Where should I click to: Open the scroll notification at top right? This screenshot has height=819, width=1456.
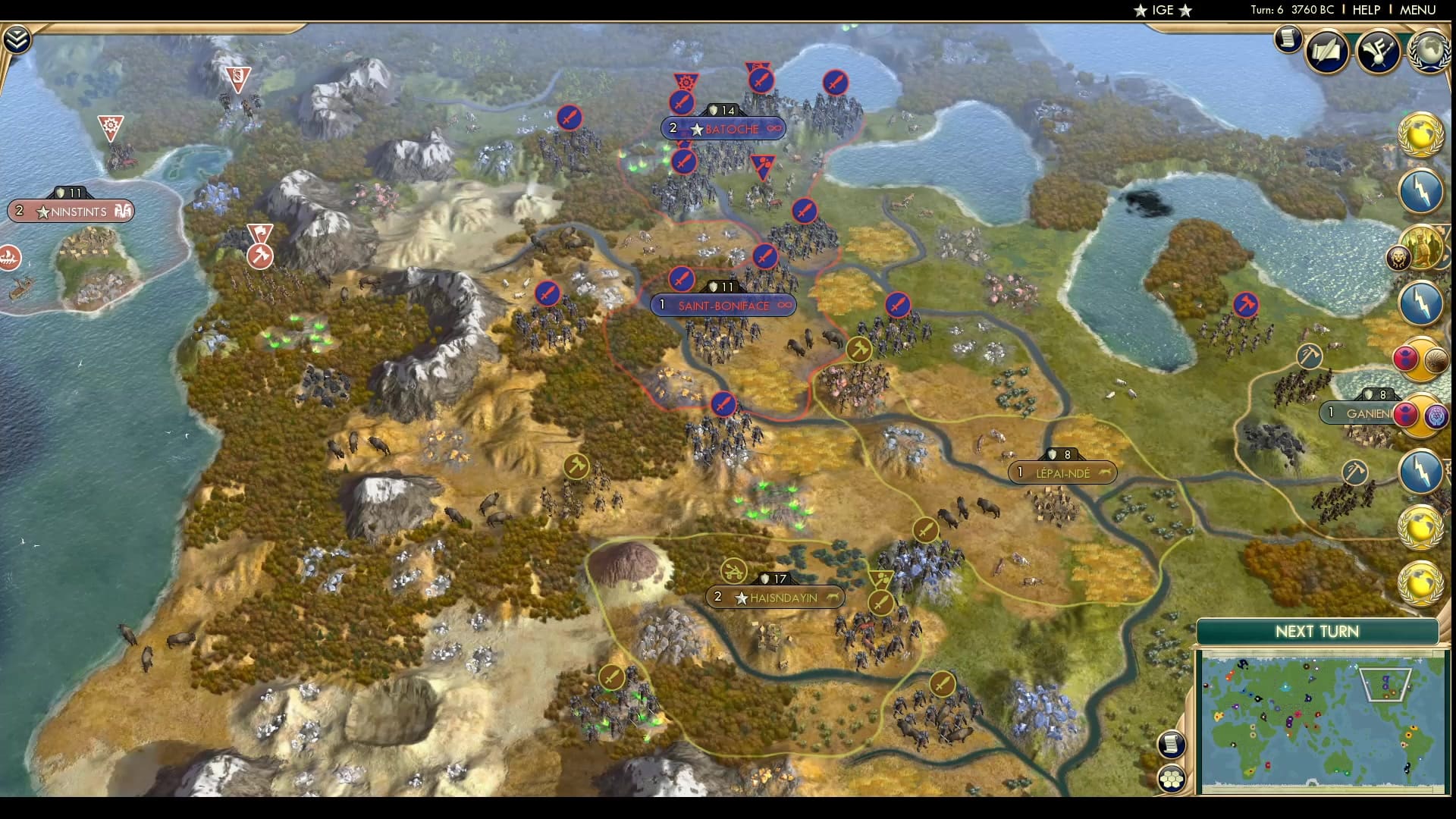1287,39
